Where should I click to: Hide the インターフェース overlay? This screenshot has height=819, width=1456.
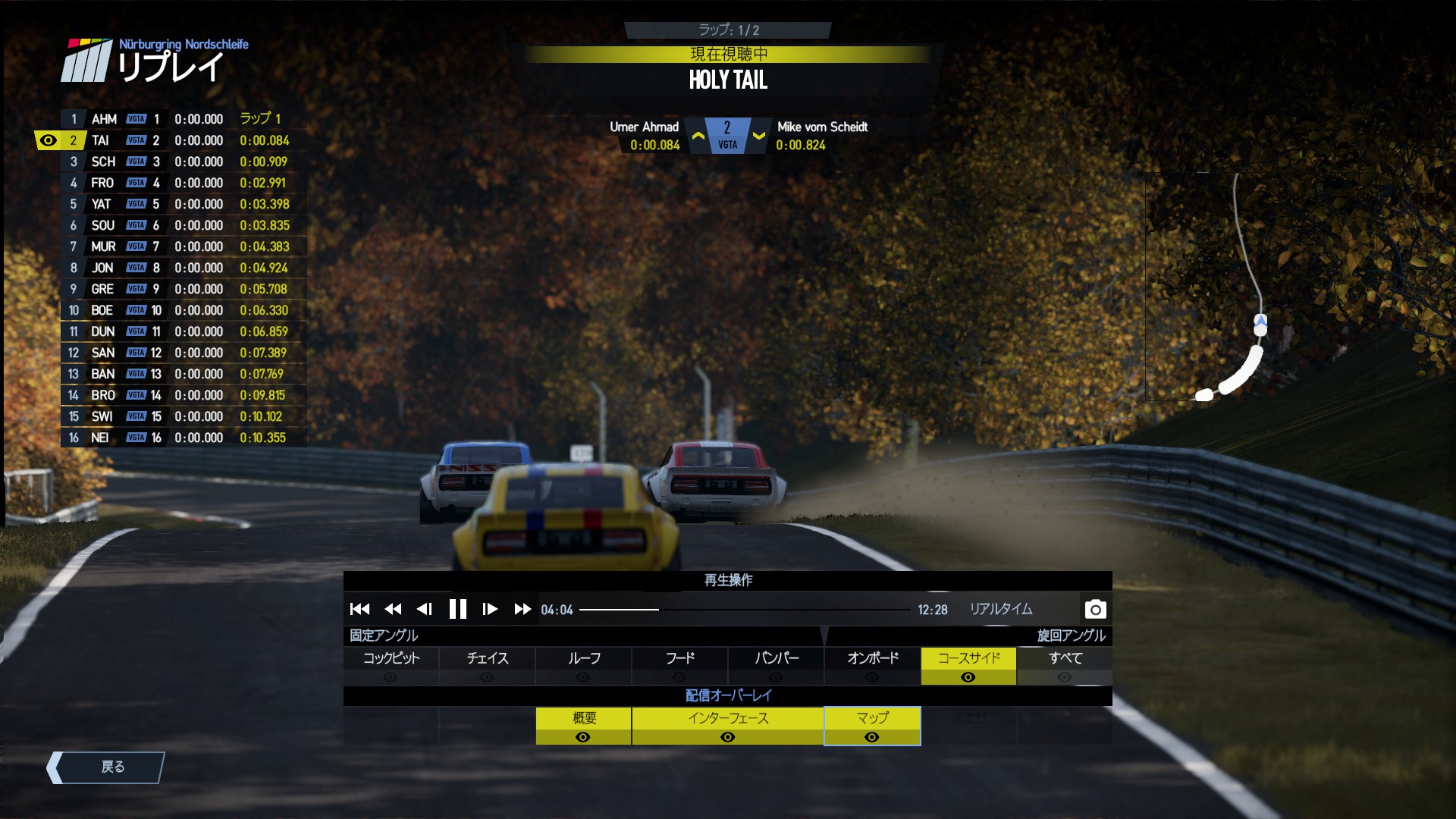(727, 726)
